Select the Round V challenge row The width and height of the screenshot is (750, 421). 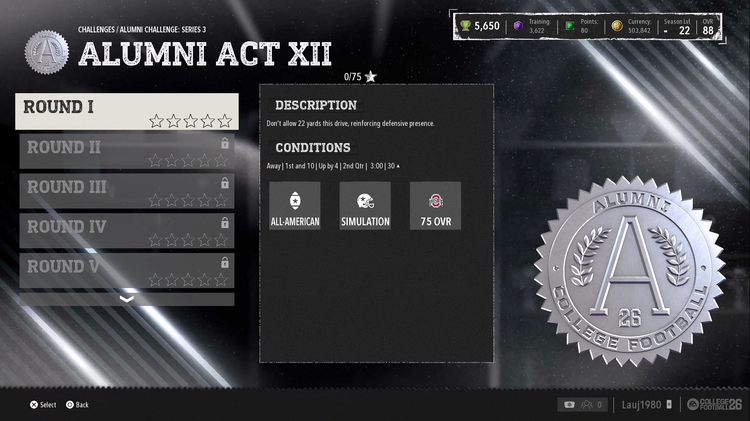point(126,270)
